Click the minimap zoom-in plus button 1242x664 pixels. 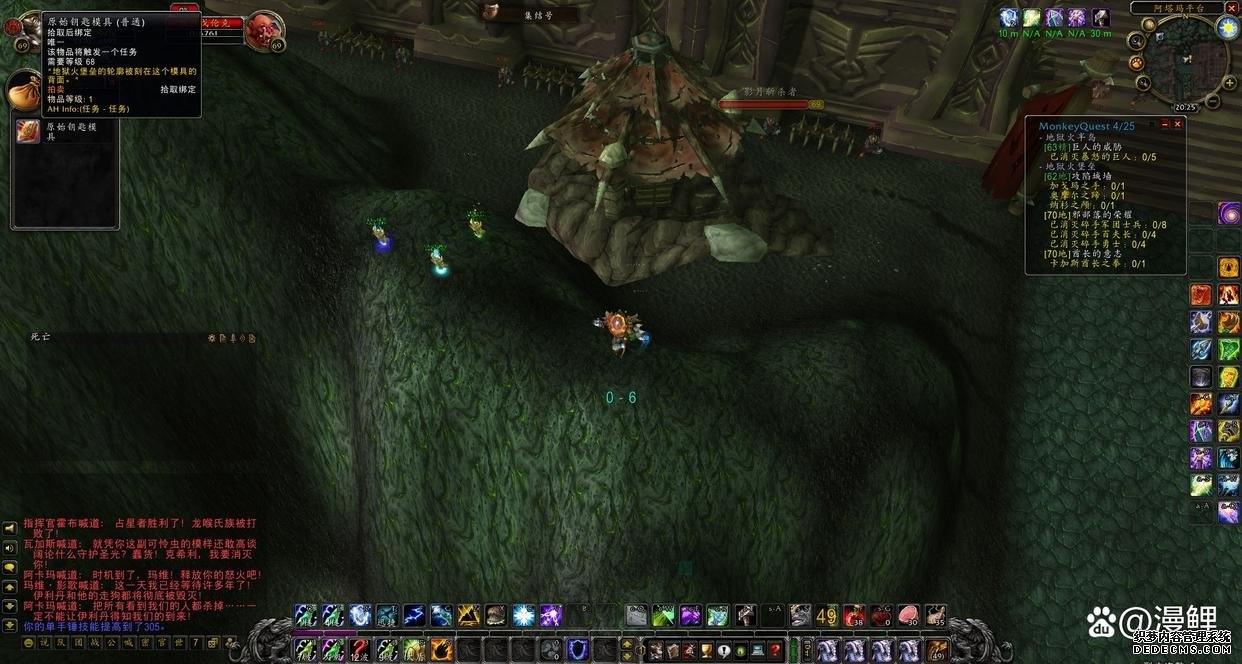pos(1227,82)
